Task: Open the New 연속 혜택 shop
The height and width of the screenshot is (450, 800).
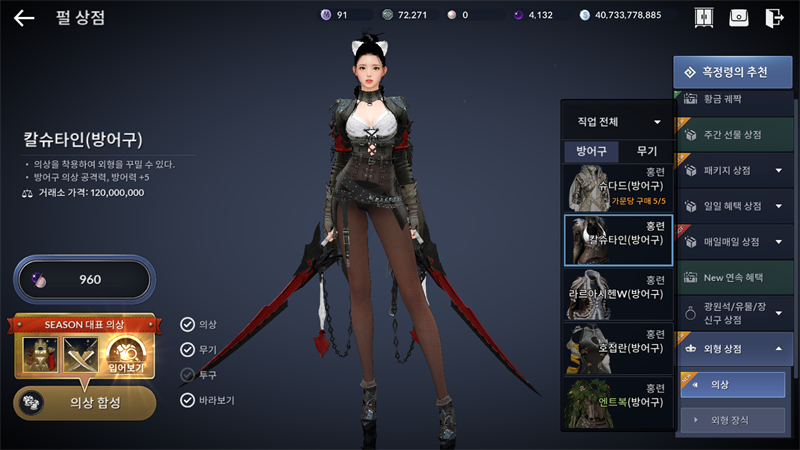Action: point(734,277)
